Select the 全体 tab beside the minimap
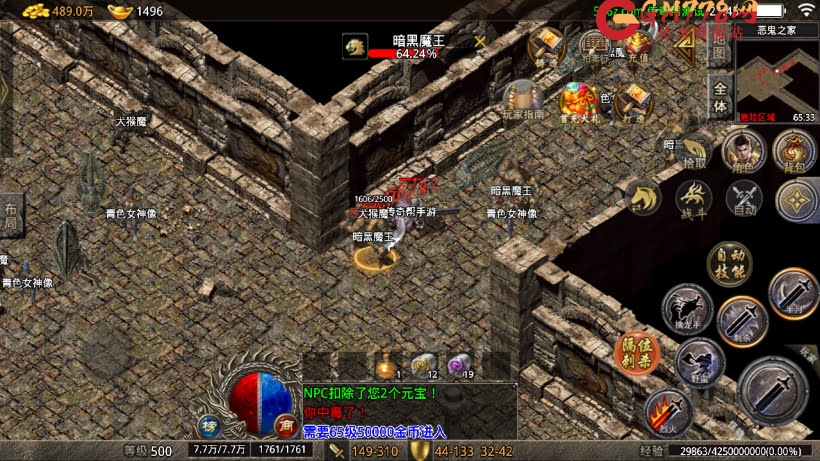This screenshot has width=820, height=461. click(x=719, y=96)
